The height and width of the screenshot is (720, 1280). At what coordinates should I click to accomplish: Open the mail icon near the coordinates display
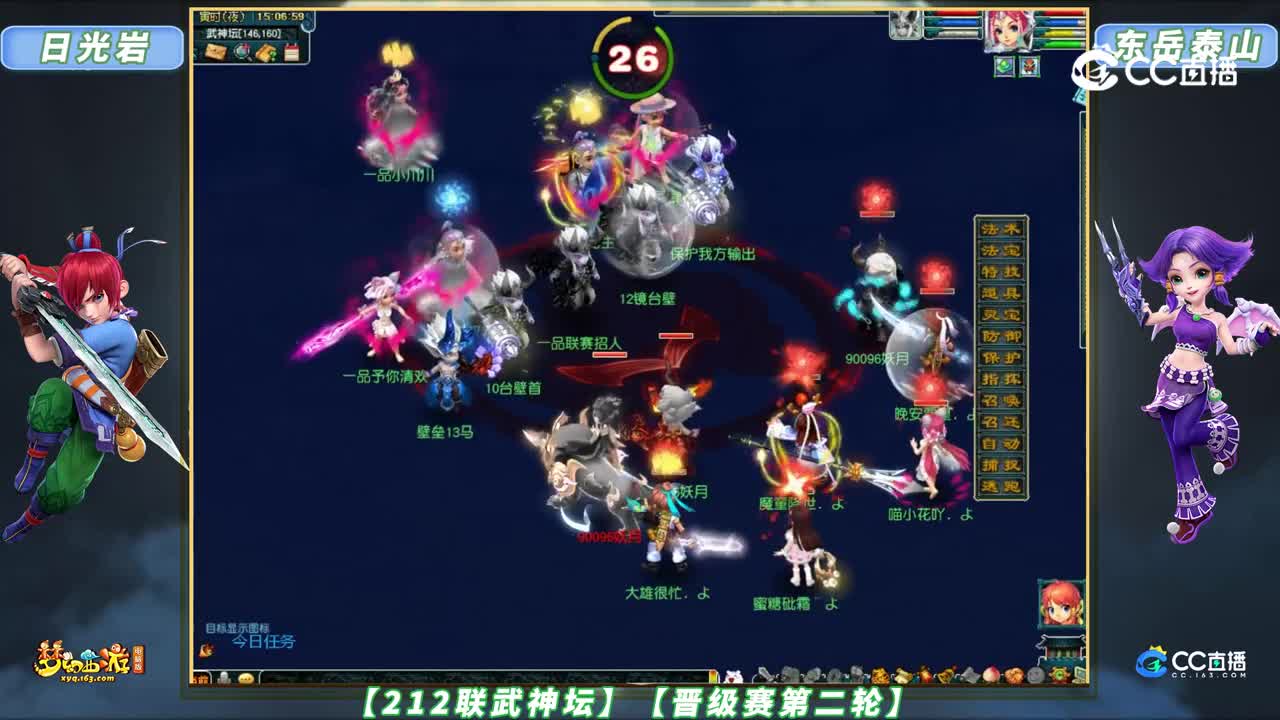[218, 52]
